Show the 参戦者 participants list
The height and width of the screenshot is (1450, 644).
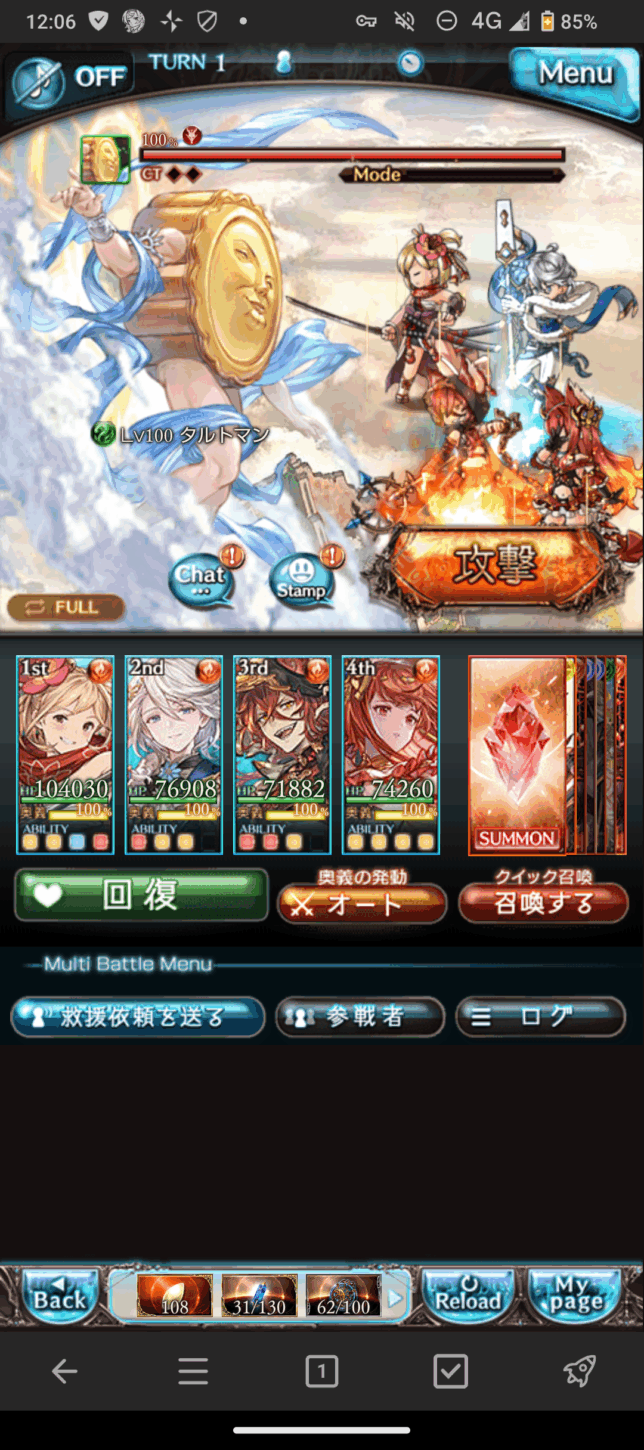360,1017
